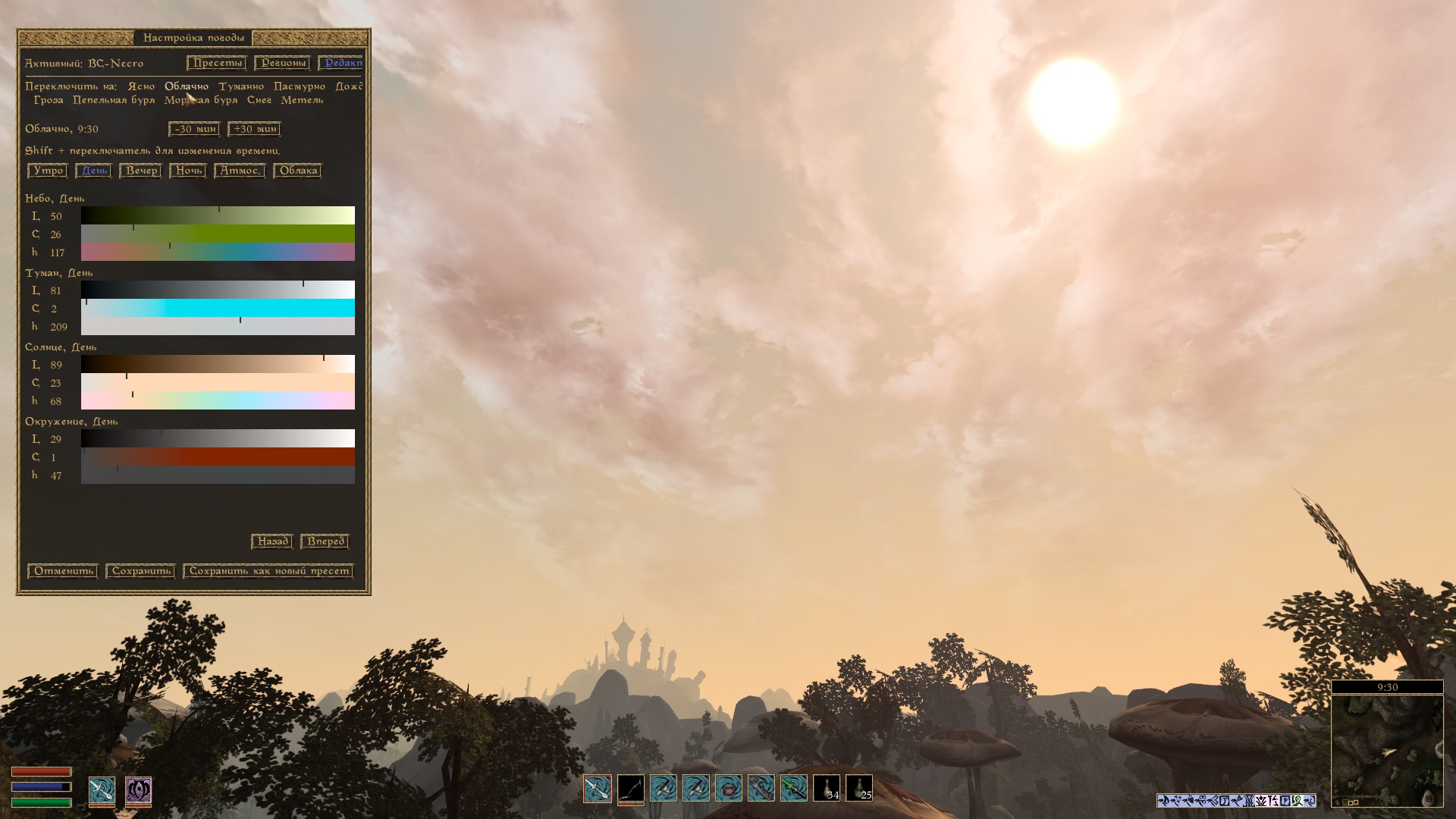
Task: Switch to the Утро time tab
Action: pos(48,171)
